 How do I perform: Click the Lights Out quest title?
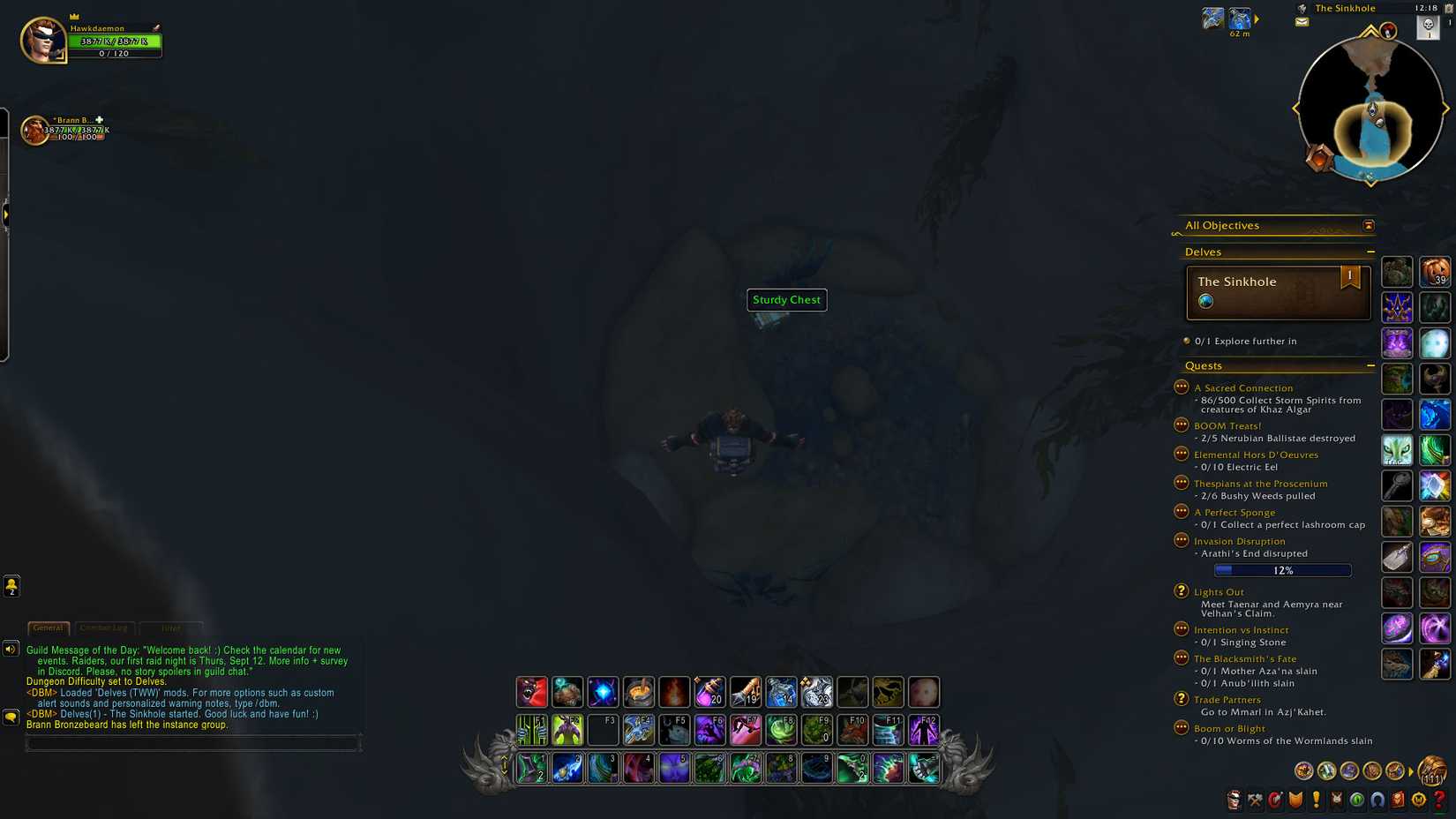tap(1219, 591)
